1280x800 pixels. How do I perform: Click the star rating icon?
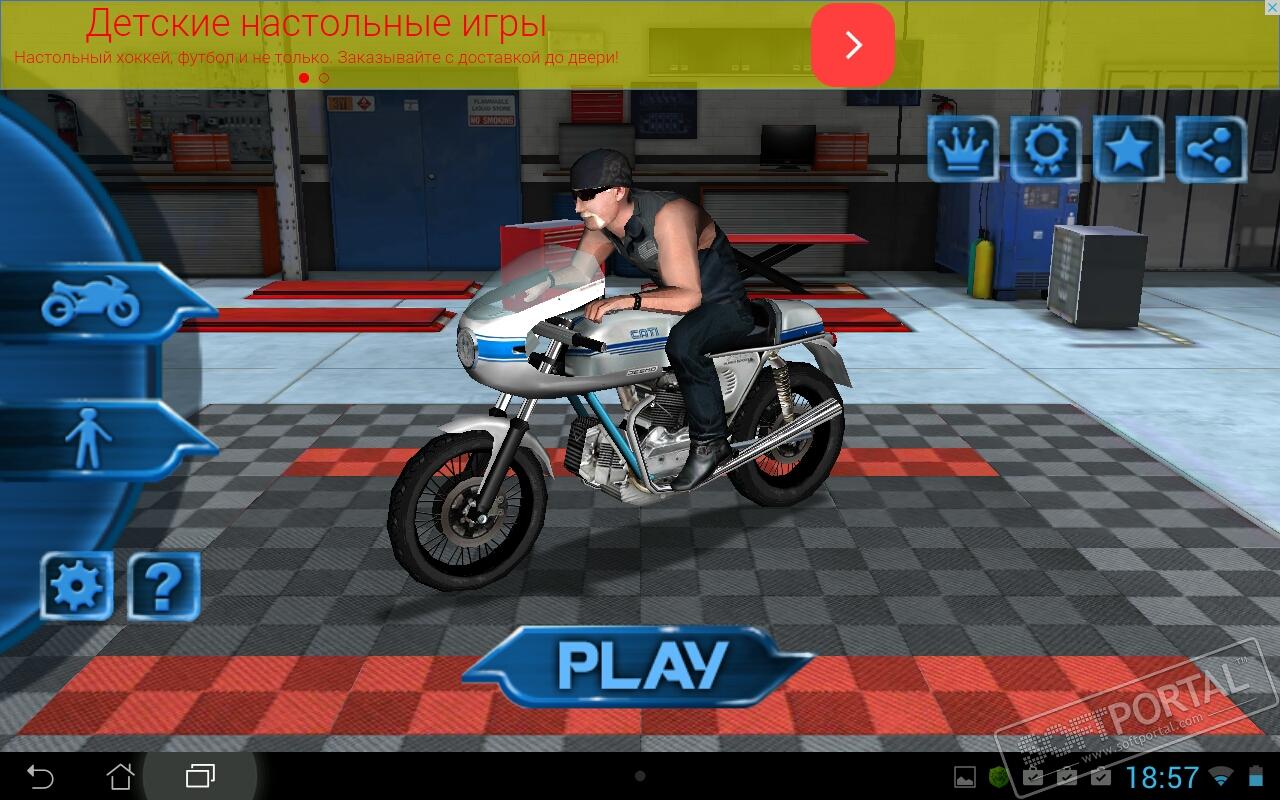click(x=1128, y=150)
